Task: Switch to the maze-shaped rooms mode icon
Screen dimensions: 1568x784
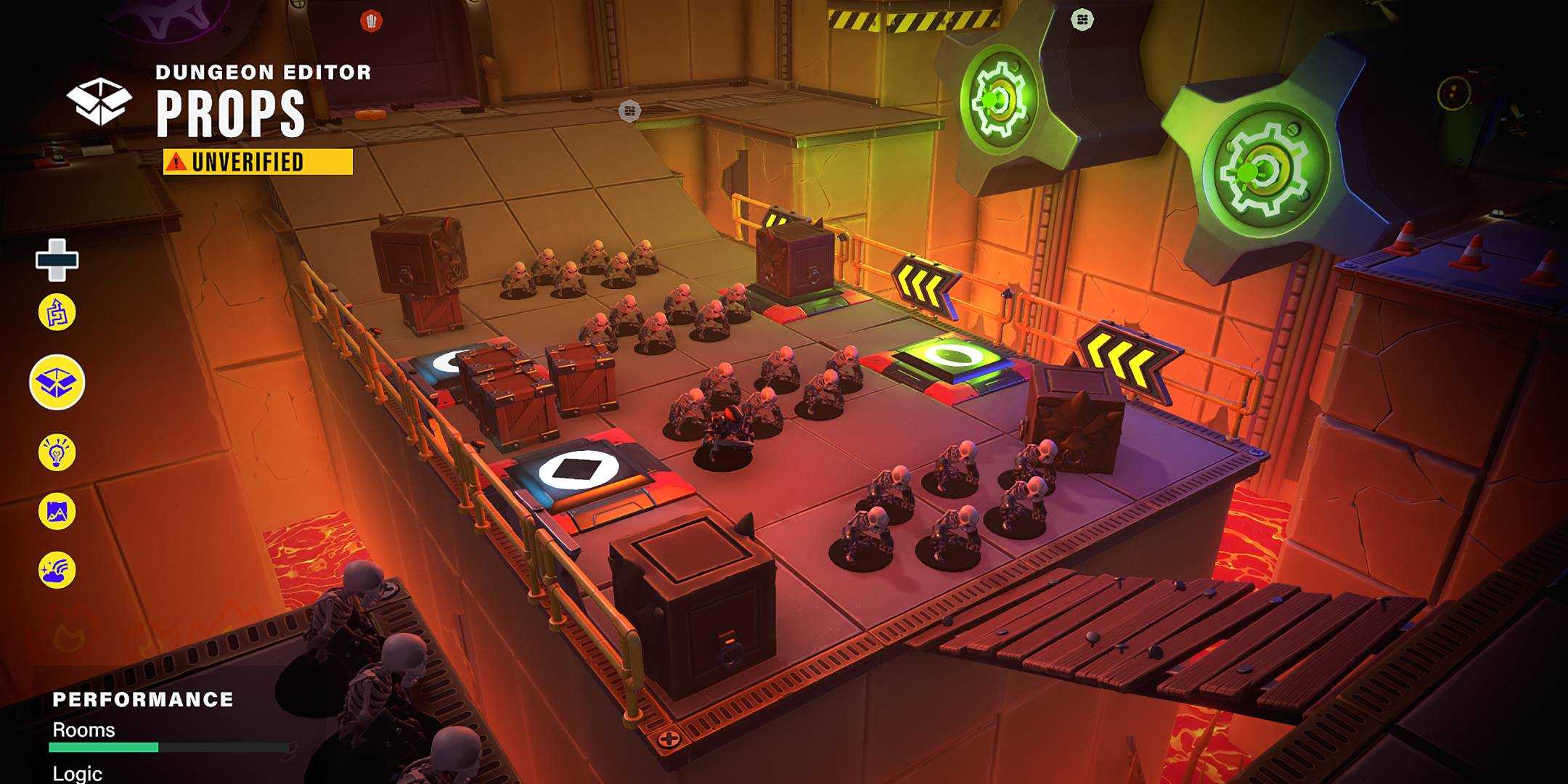Action: click(x=57, y=313)
